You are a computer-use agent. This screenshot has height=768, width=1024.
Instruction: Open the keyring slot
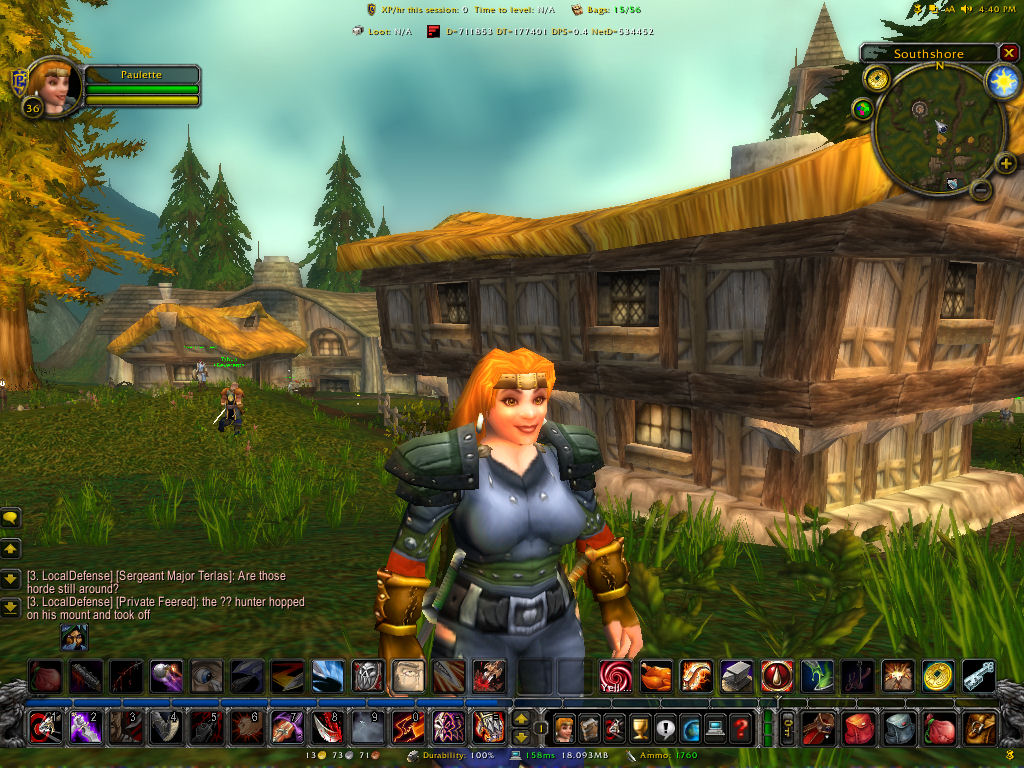(787, 726)
